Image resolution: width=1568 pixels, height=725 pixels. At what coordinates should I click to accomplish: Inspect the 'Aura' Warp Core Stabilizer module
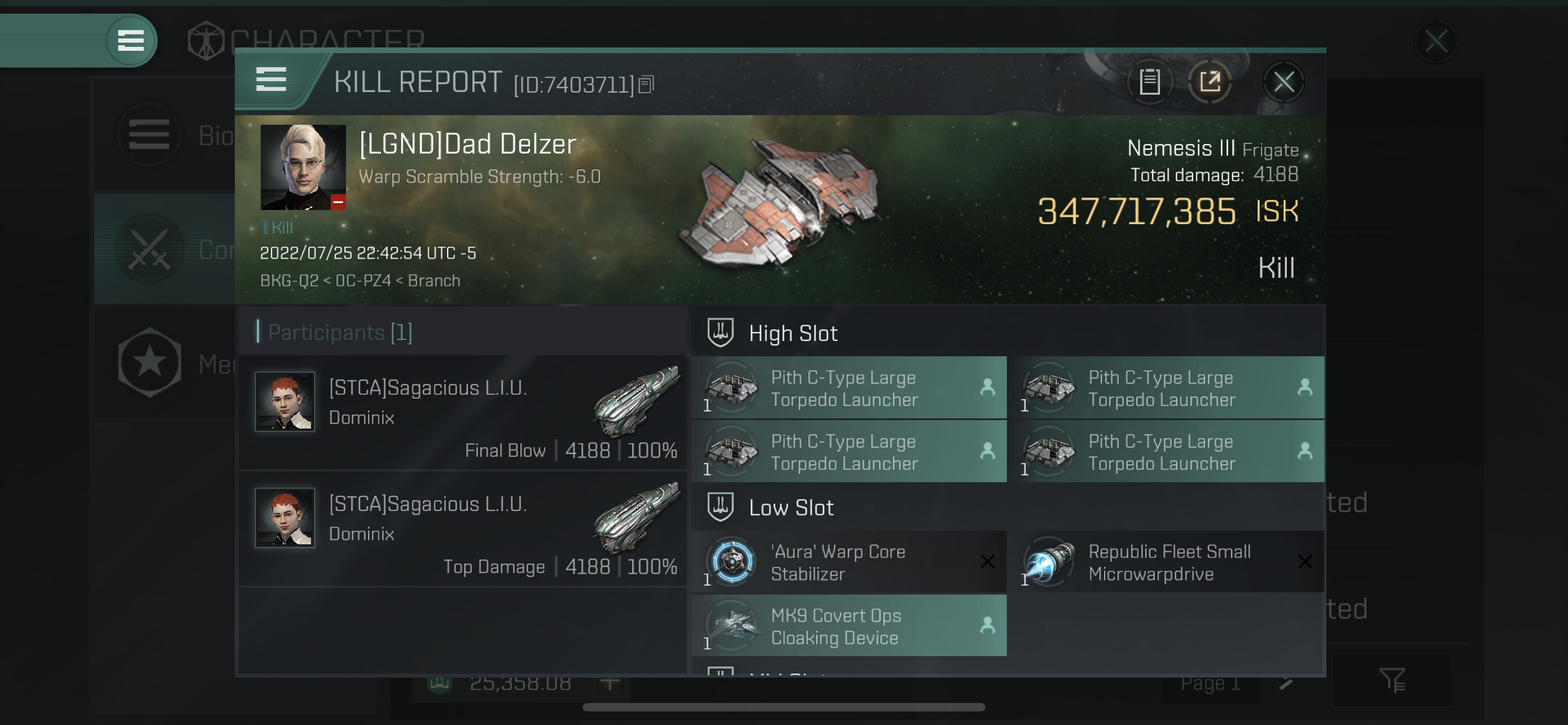[x=848, y=562]
